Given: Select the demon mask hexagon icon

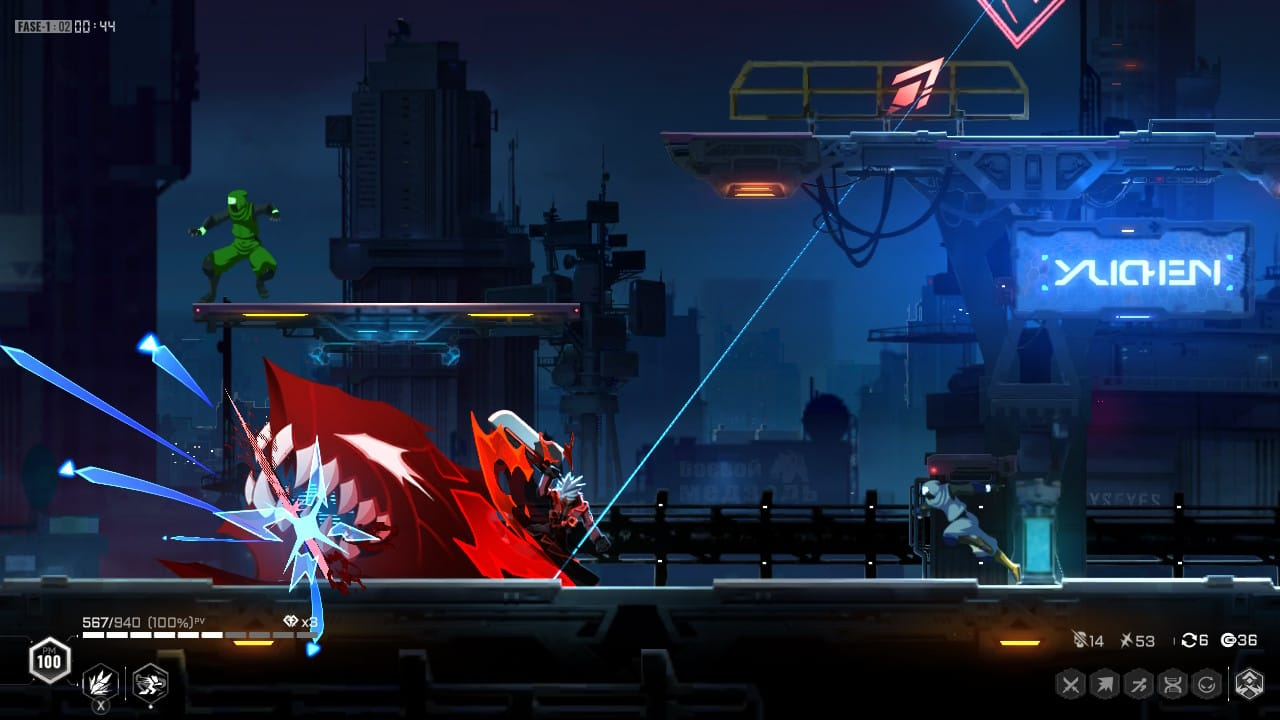Looking at the screenshot, I should [1207, 685].
